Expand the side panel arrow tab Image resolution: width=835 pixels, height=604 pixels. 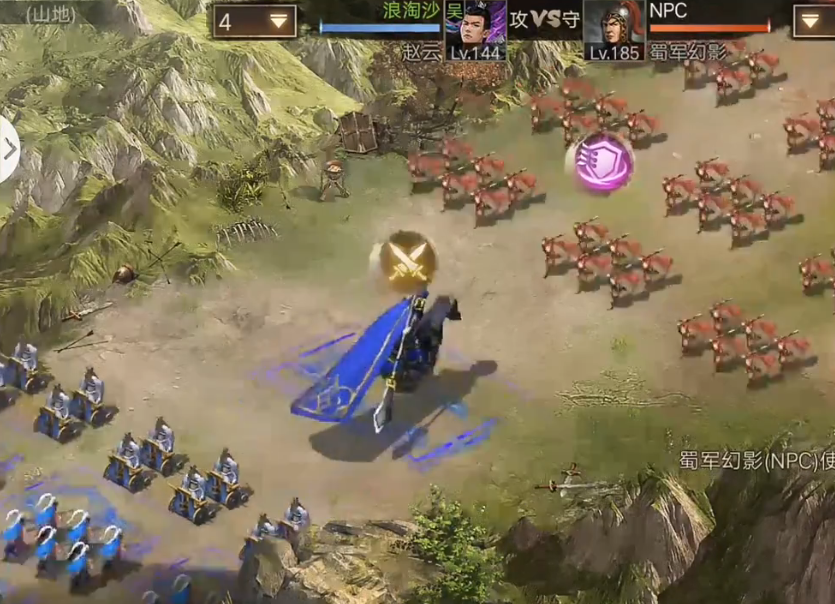pyautogui.click(x=9, y=150)
